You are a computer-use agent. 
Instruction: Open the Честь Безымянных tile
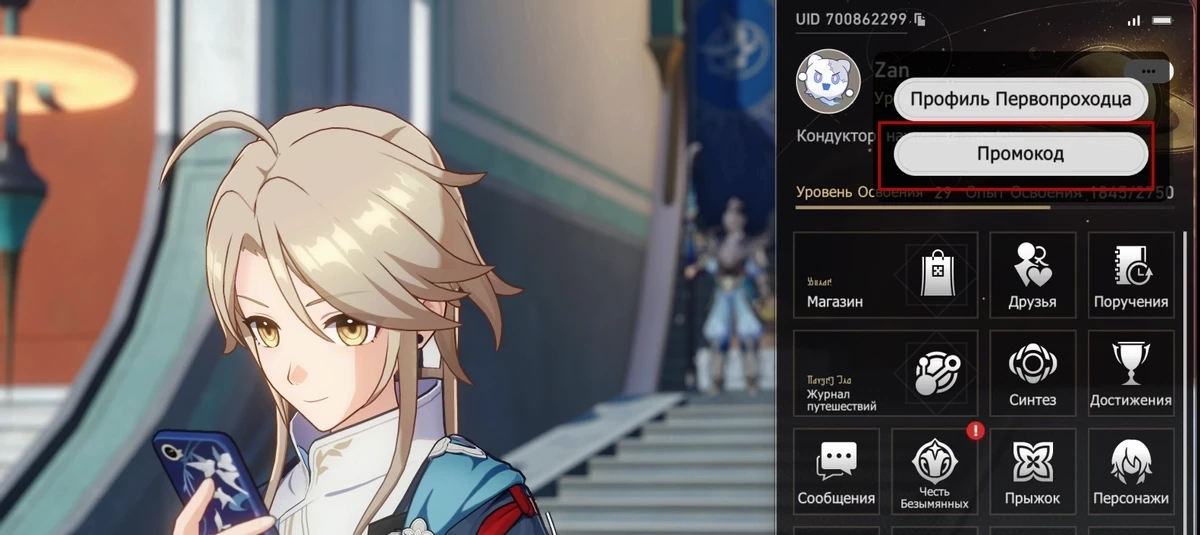(x=934, y=472)
